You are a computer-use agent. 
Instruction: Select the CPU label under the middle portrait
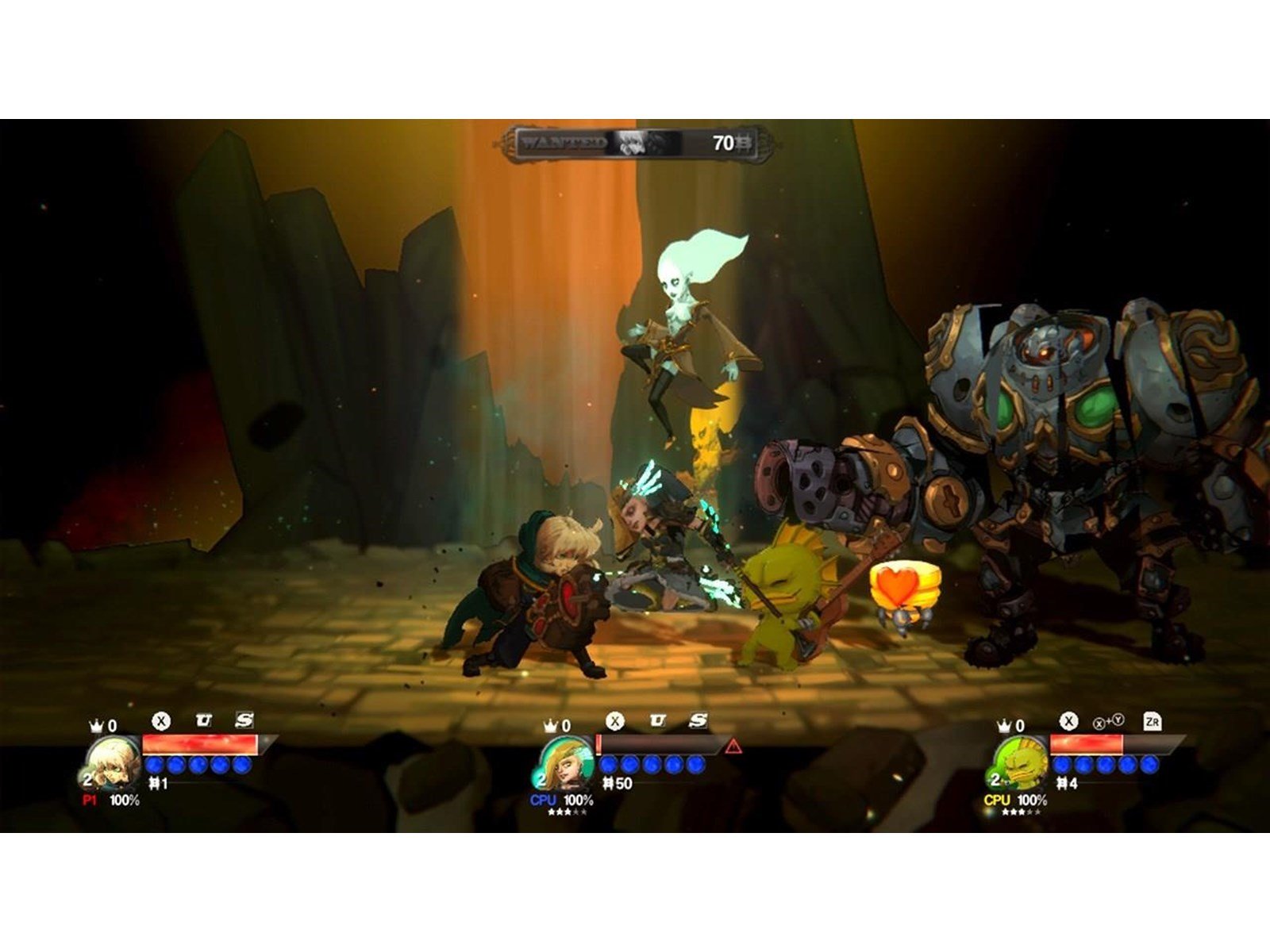tap(543, 800)
